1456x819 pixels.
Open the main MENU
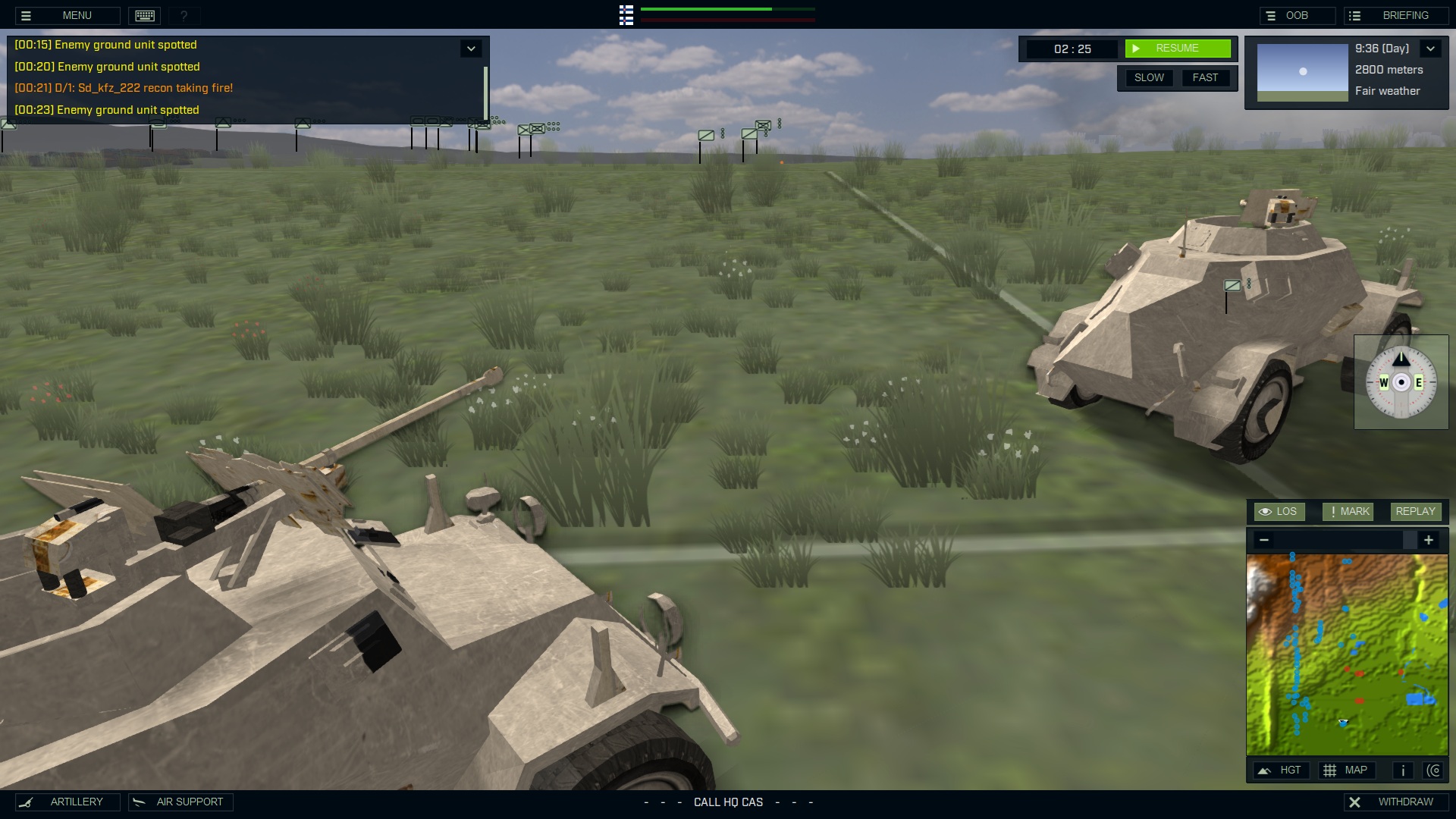pyautogui.click(x=67, y=15)
